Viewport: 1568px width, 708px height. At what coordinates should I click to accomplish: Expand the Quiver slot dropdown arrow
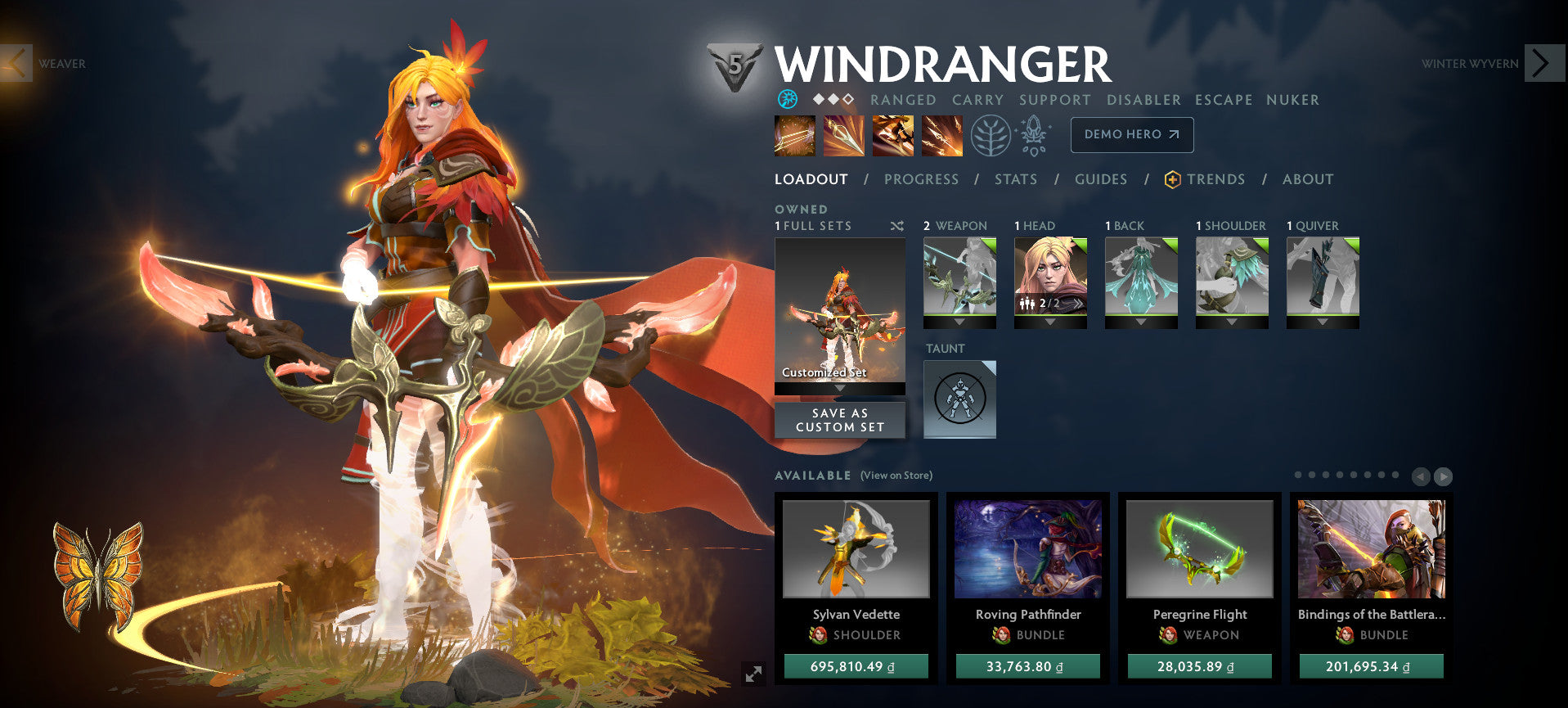pos(1322,321)
